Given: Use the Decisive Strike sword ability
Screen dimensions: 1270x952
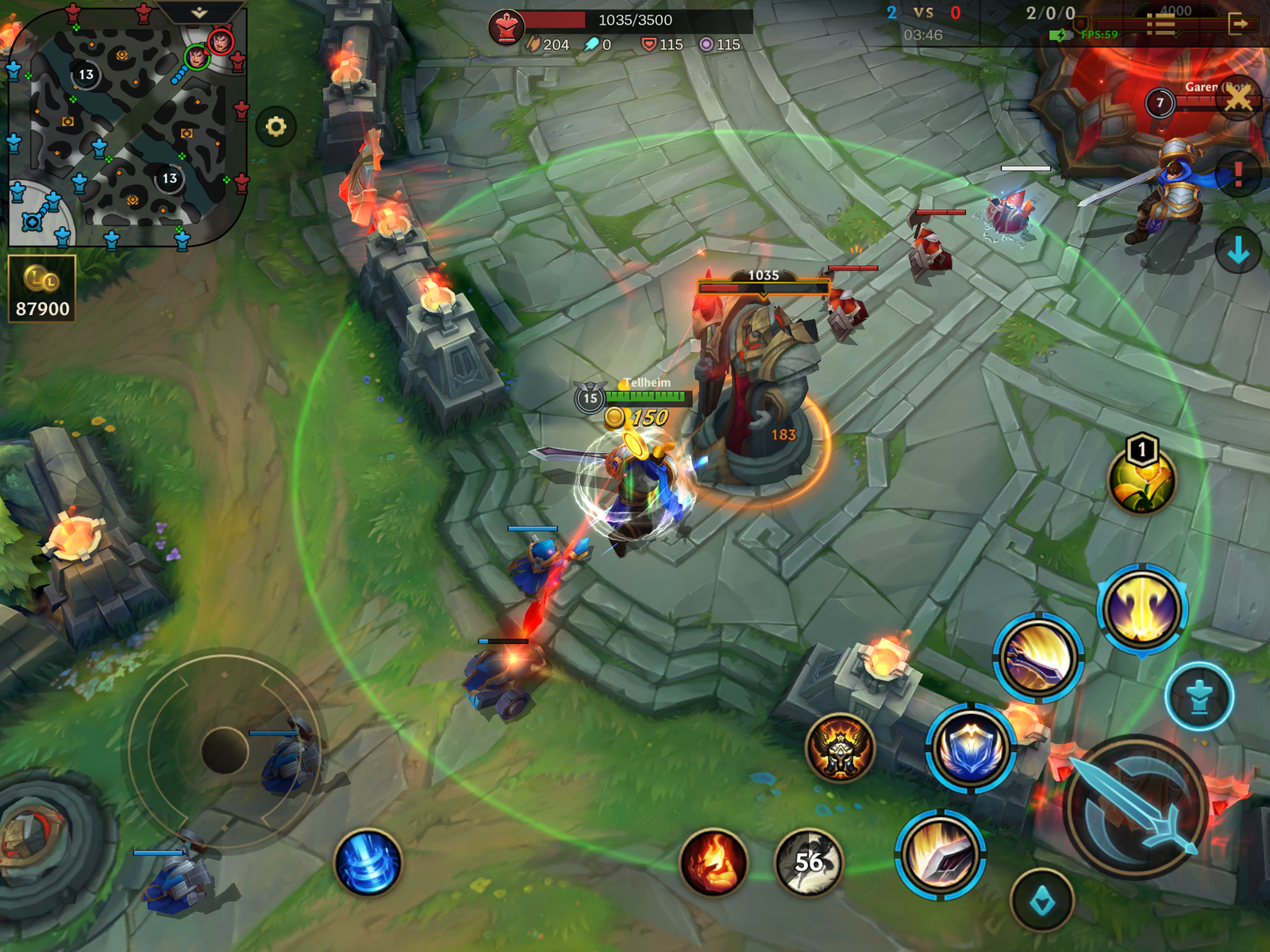Looking at the screenshot, I should coord(941,855).
